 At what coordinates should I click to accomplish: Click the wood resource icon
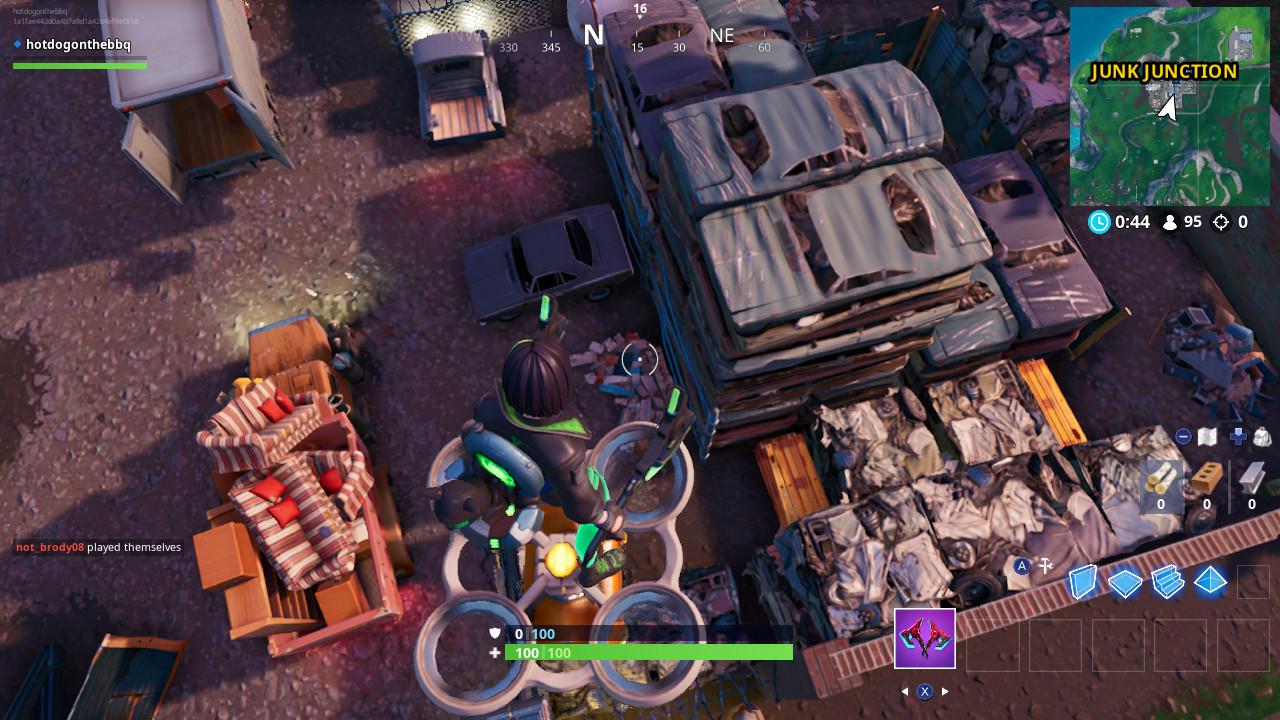coord(1160,478)
